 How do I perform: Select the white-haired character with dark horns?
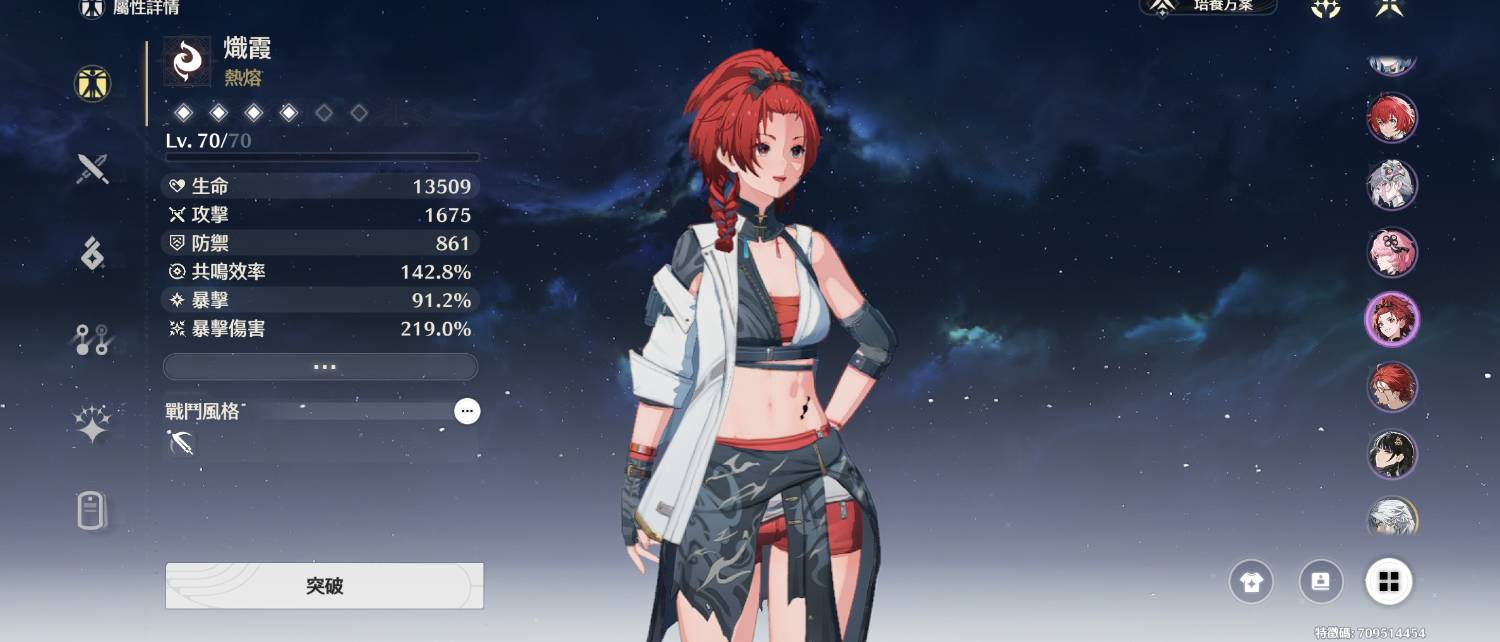tap(1392, 185)
